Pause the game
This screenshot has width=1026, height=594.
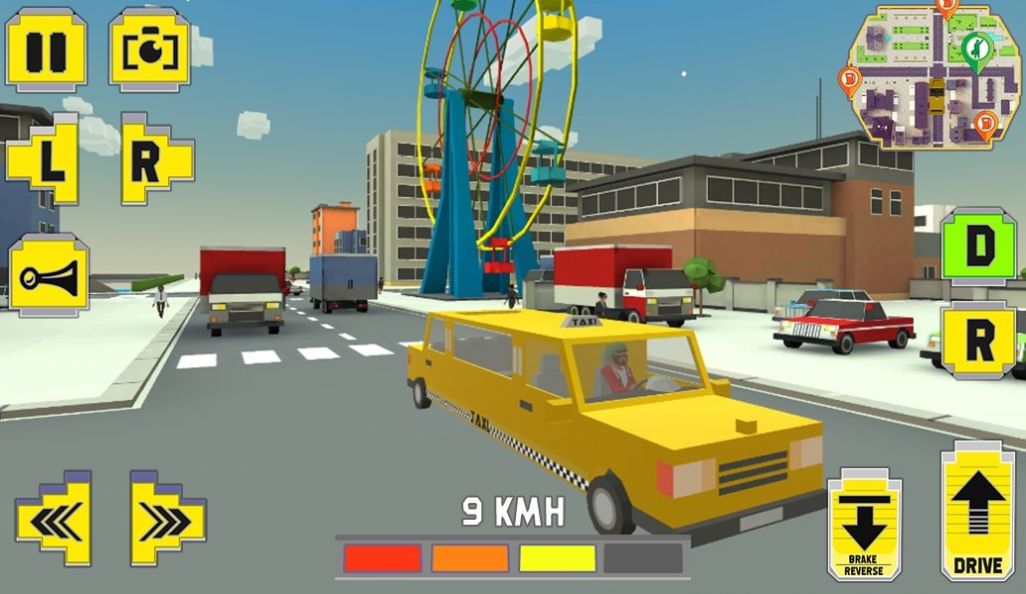tap(46, 50)
